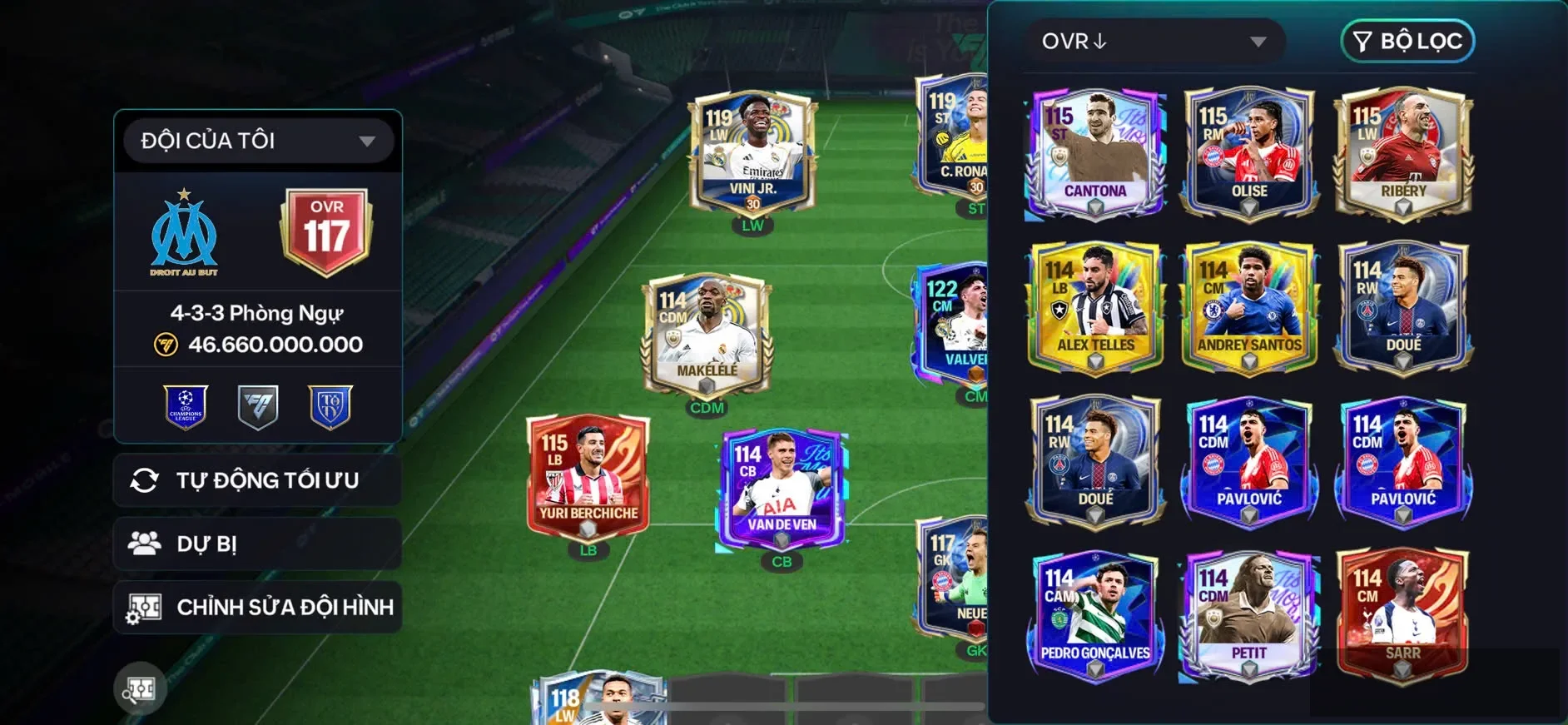The width and height of the screenshot is (1568, 725).
Task: Choose the Andrey Santos 114 CM card
Action: (x=1248, y=308)
